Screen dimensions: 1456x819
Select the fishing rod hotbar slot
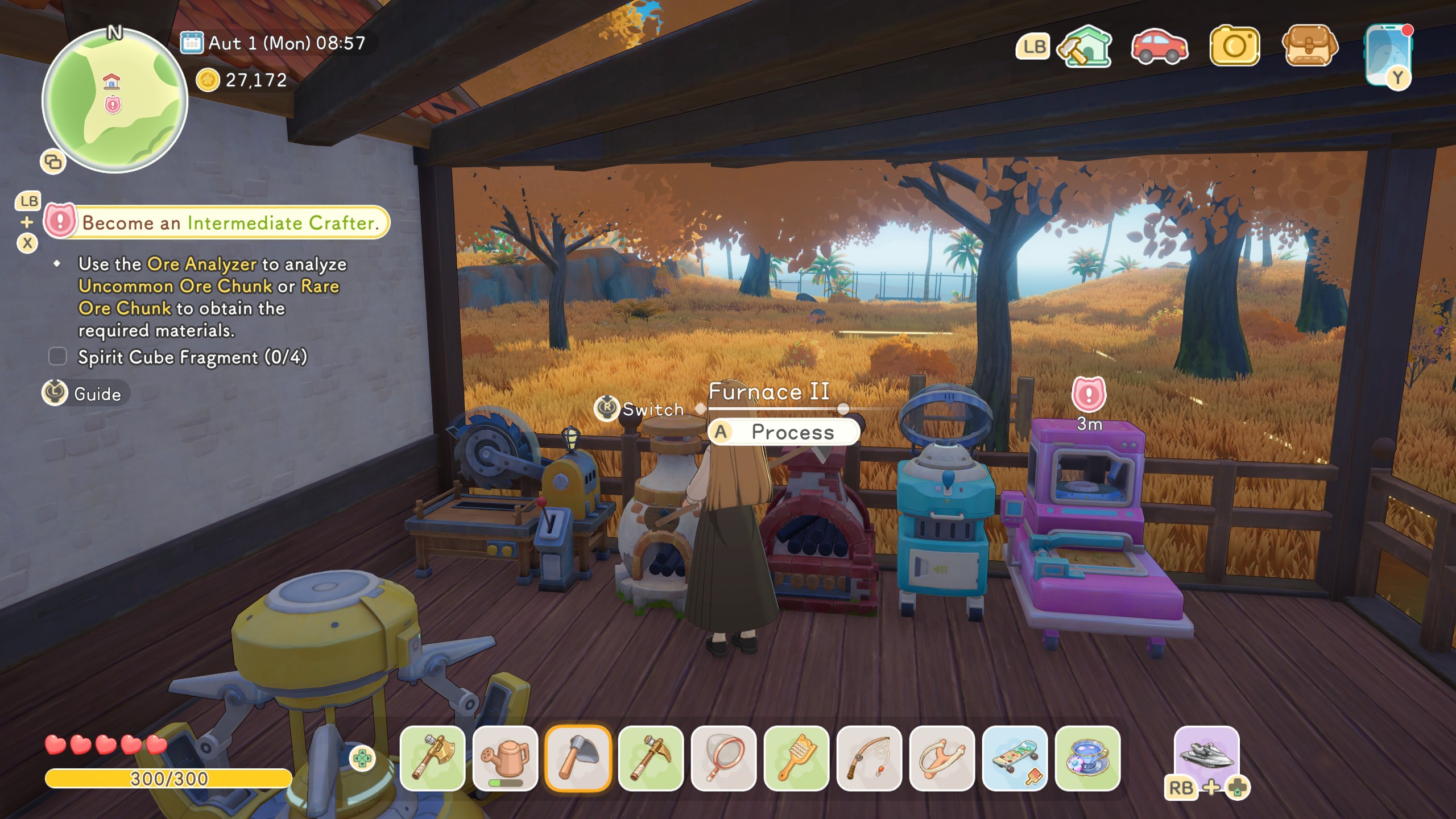point(869,758)
